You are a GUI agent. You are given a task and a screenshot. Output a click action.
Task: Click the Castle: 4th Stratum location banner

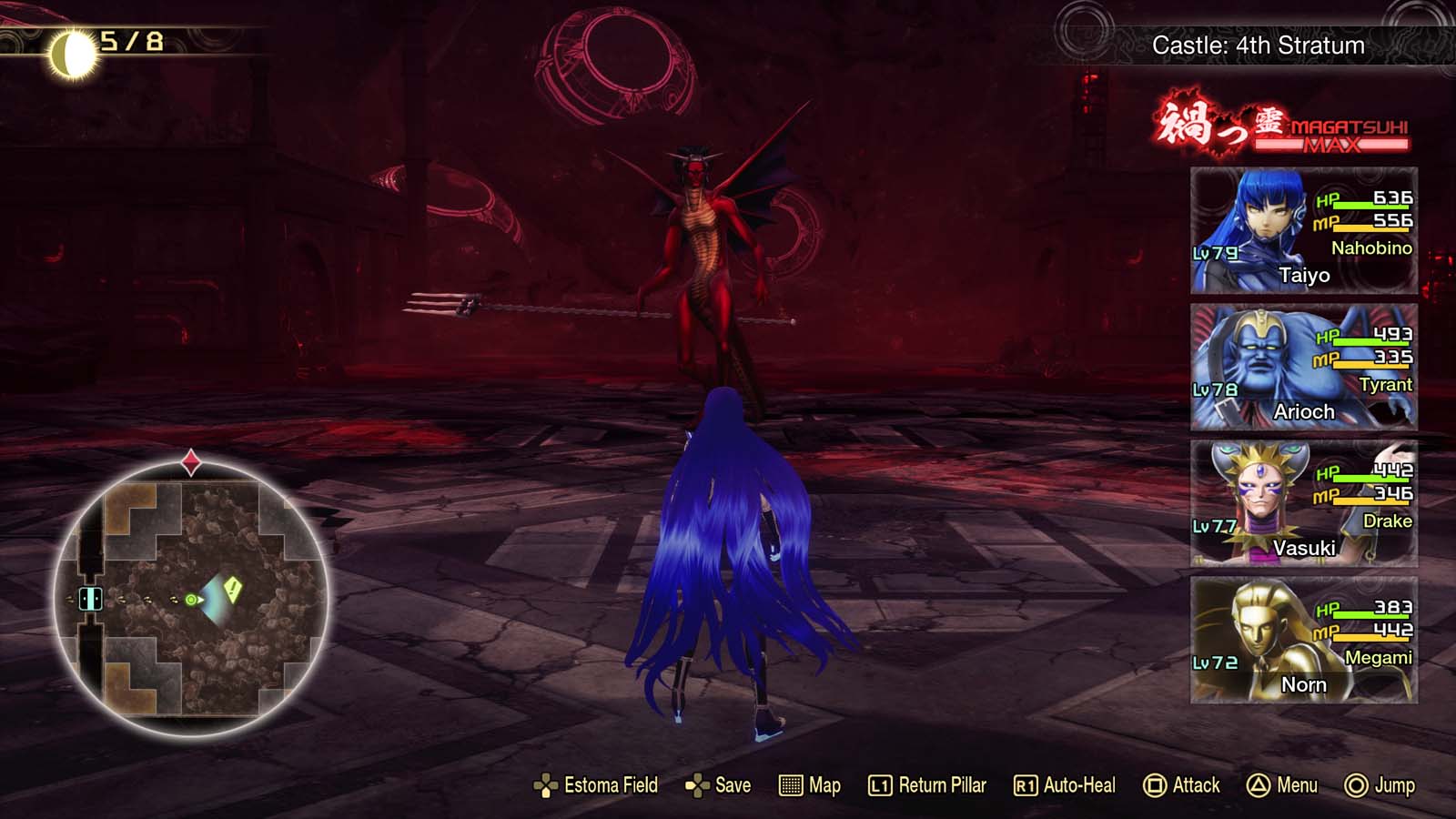1259,45
